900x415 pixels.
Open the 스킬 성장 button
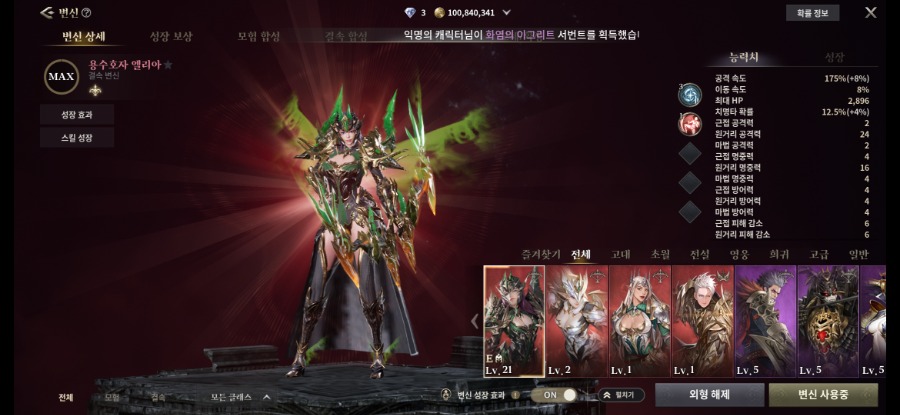[76, 138]
